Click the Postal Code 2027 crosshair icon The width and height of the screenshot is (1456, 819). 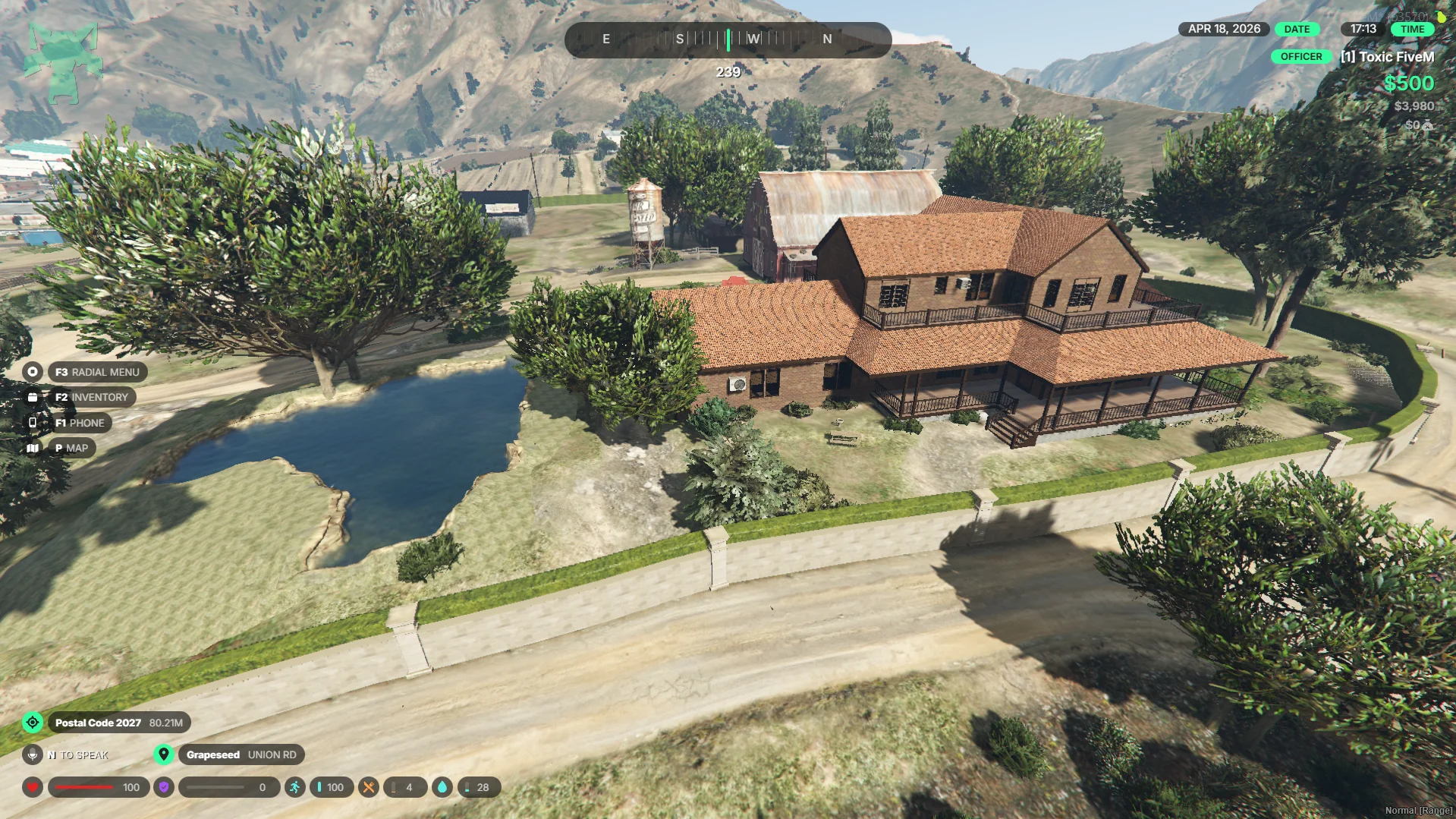pos(33,723)
